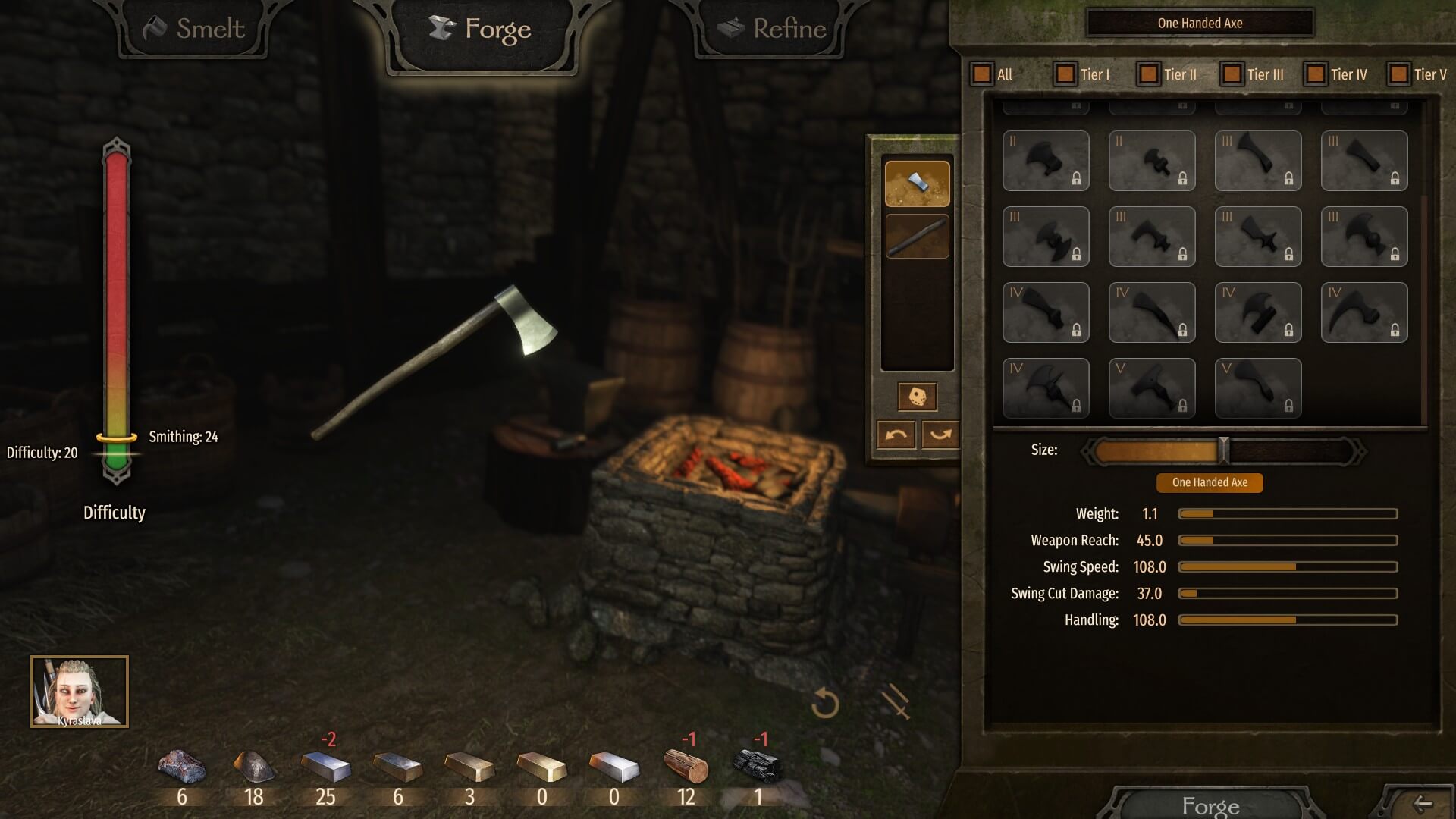
Task: Choose the axe handle piece slot
Action: [917, 236]
